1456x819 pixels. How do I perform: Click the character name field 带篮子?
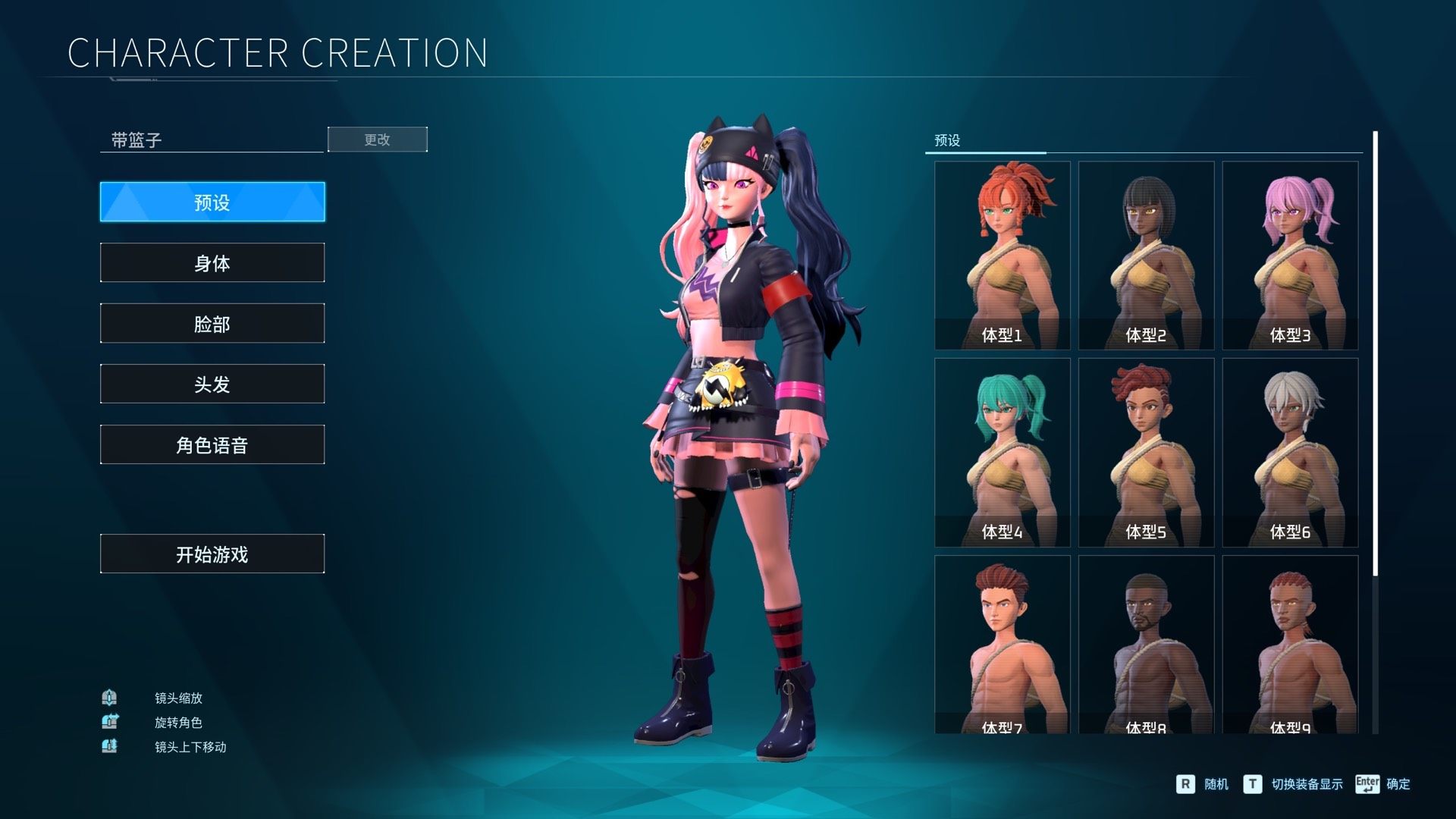tap(212, 140)
